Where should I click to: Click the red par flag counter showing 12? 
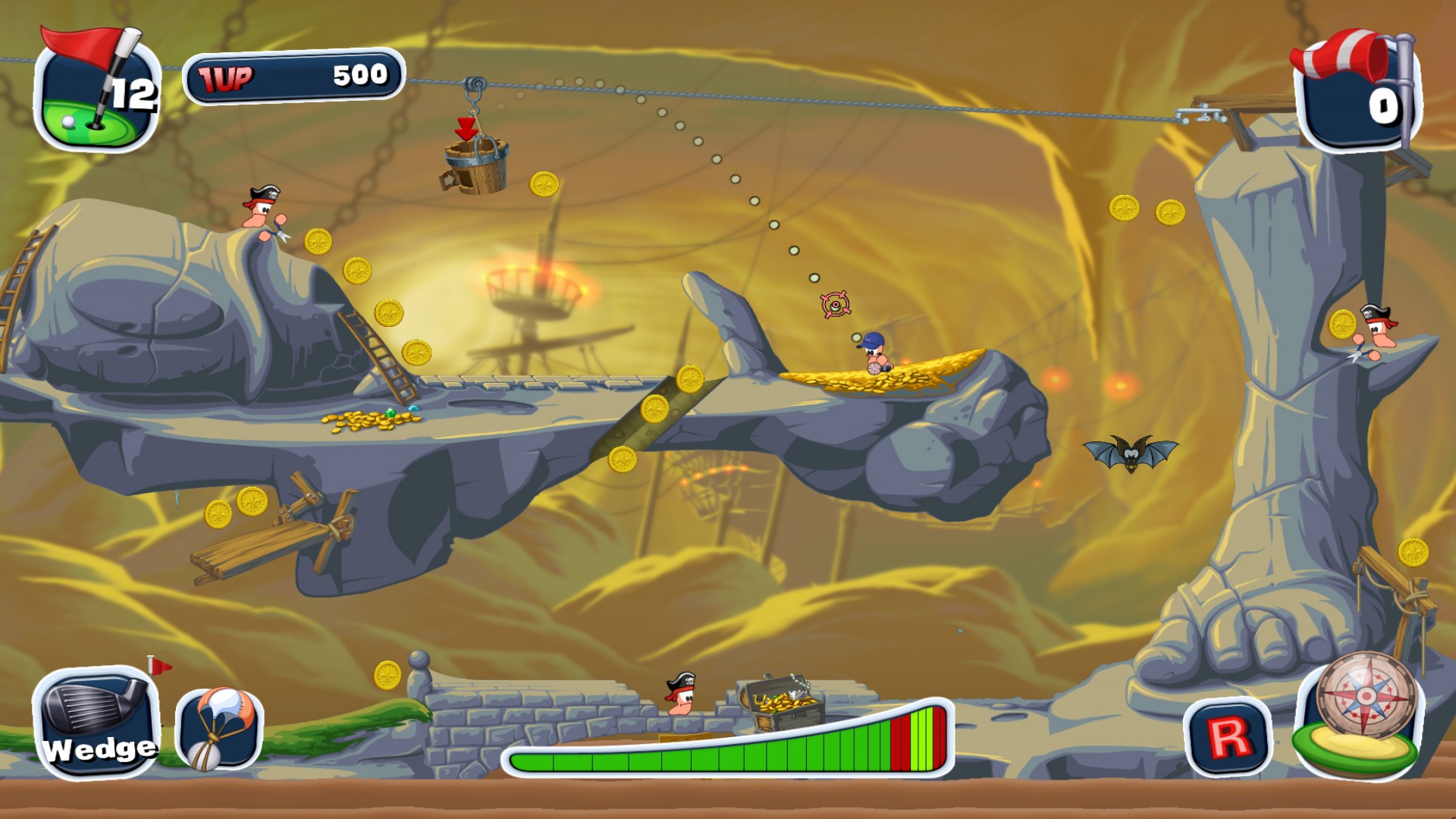91,83
